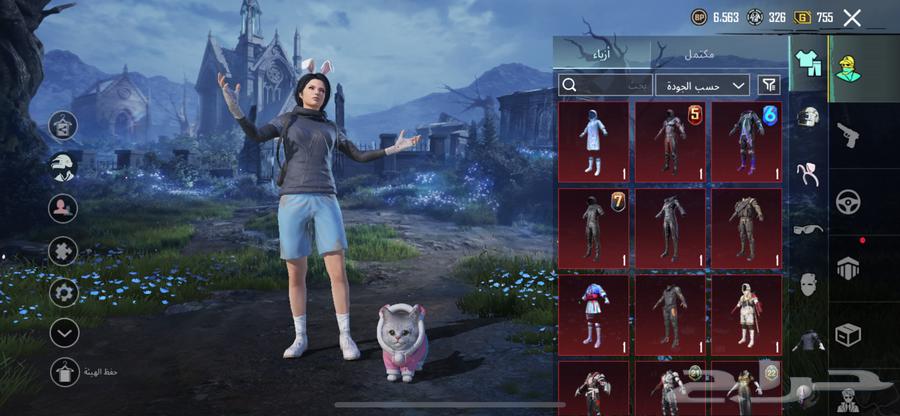The image size is (900, 416).
Task: Switch to the pistol weapons section
Action: click(x=848, y=136)
